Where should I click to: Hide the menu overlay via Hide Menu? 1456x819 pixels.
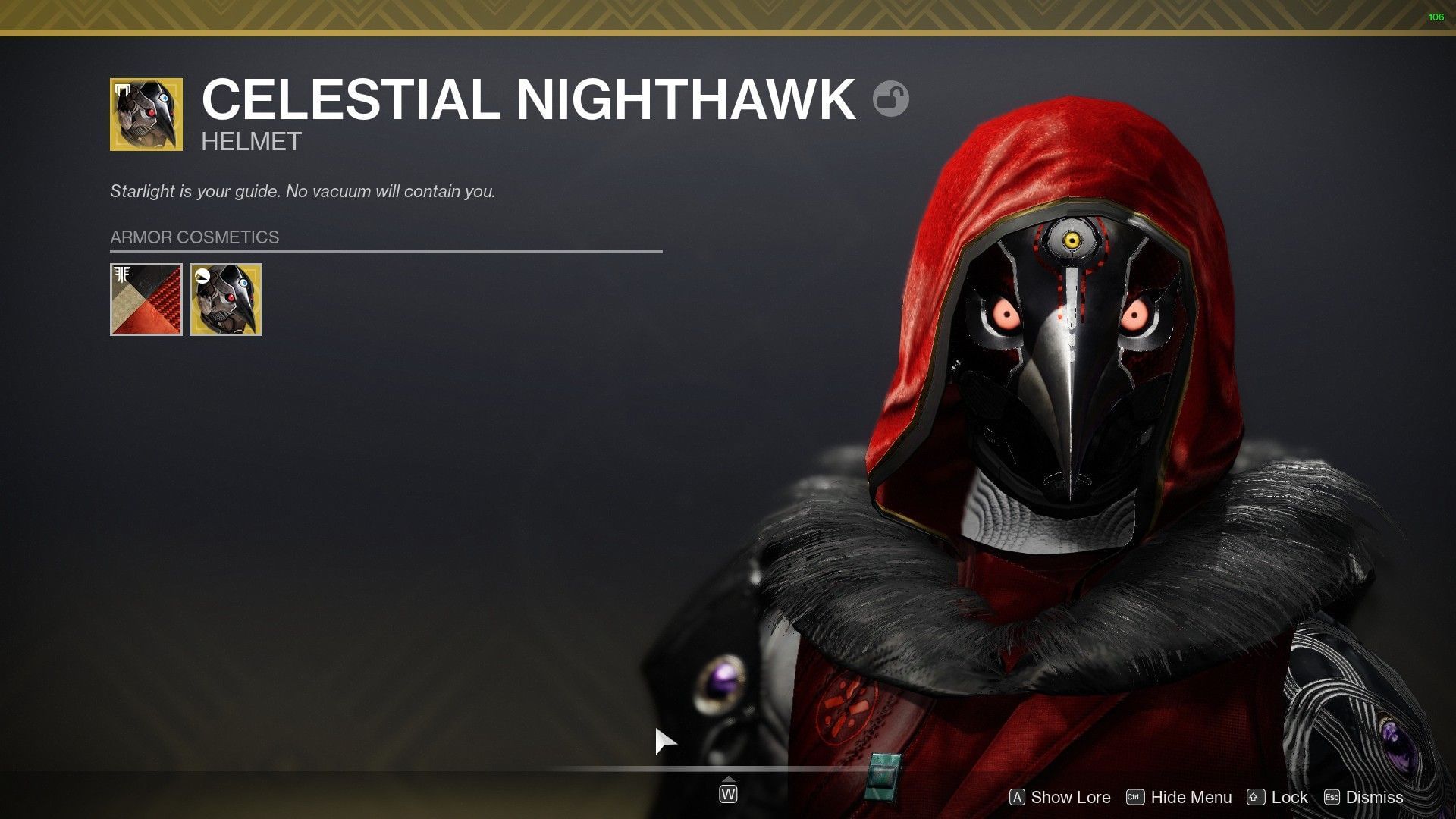click(1191, 797)
